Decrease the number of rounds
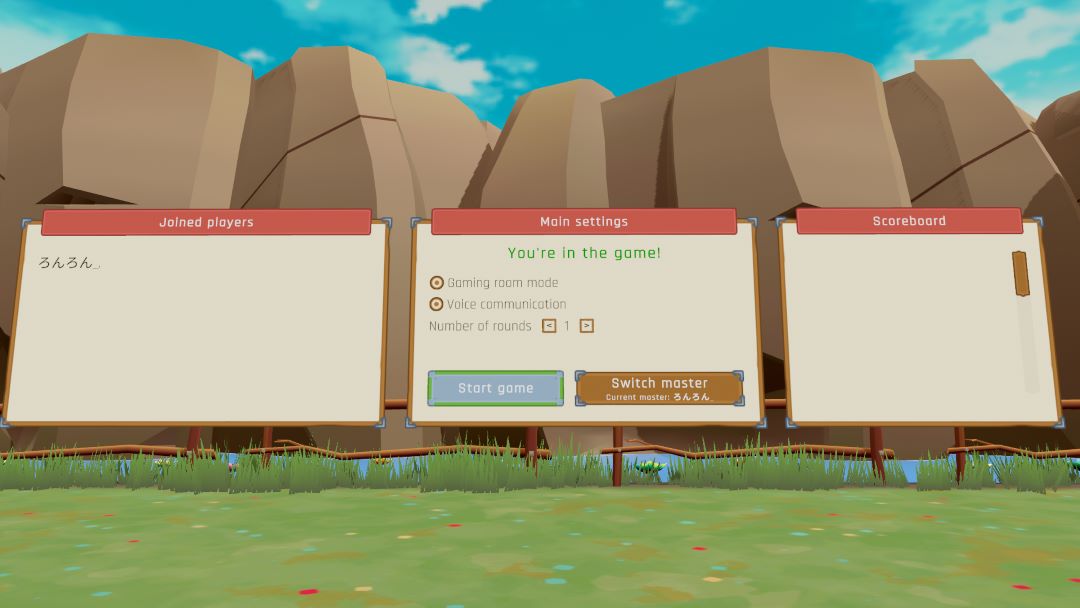 [x=549, y=326]
